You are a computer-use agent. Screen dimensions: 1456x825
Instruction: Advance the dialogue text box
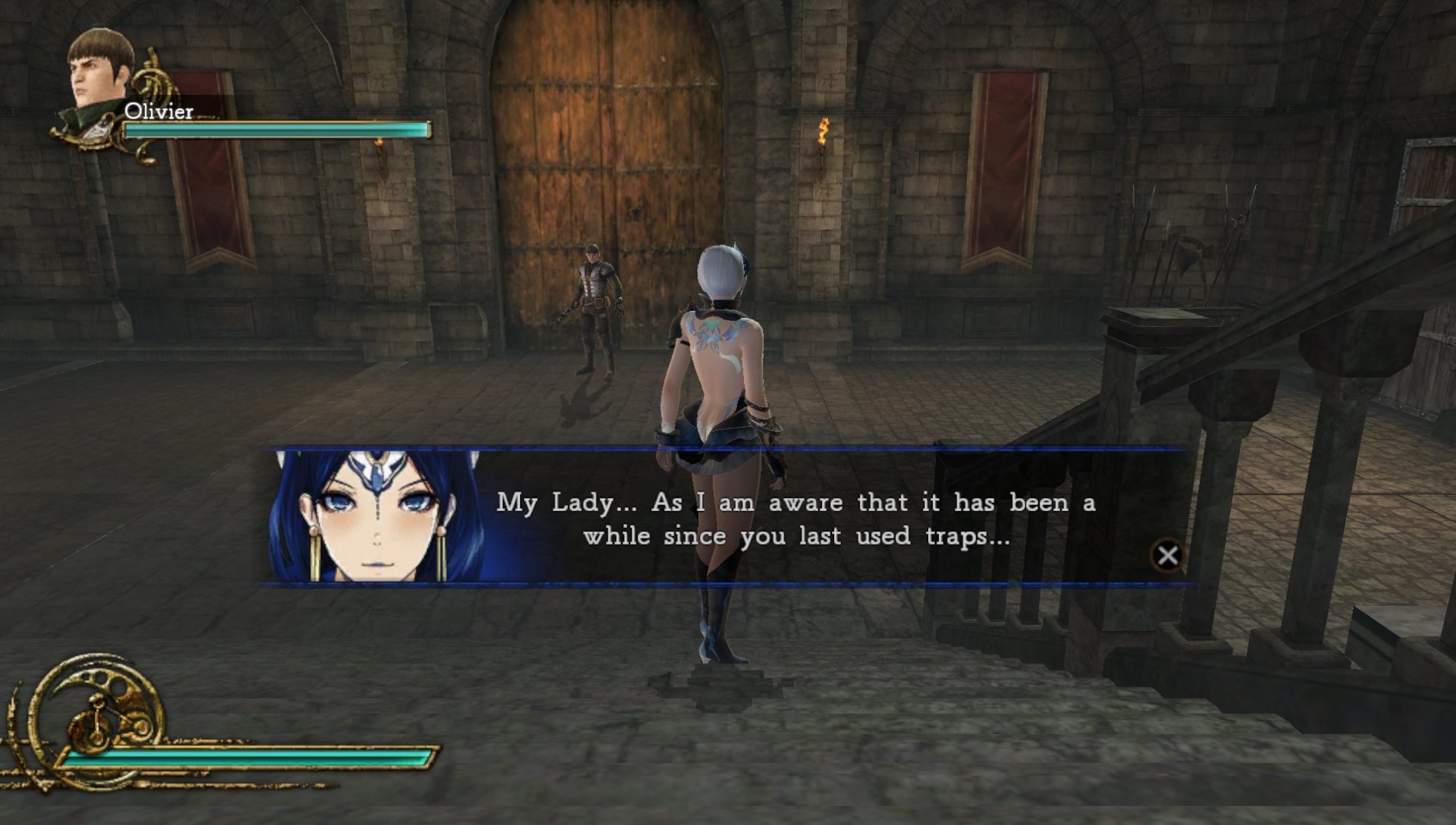[x=1166, y=555]
